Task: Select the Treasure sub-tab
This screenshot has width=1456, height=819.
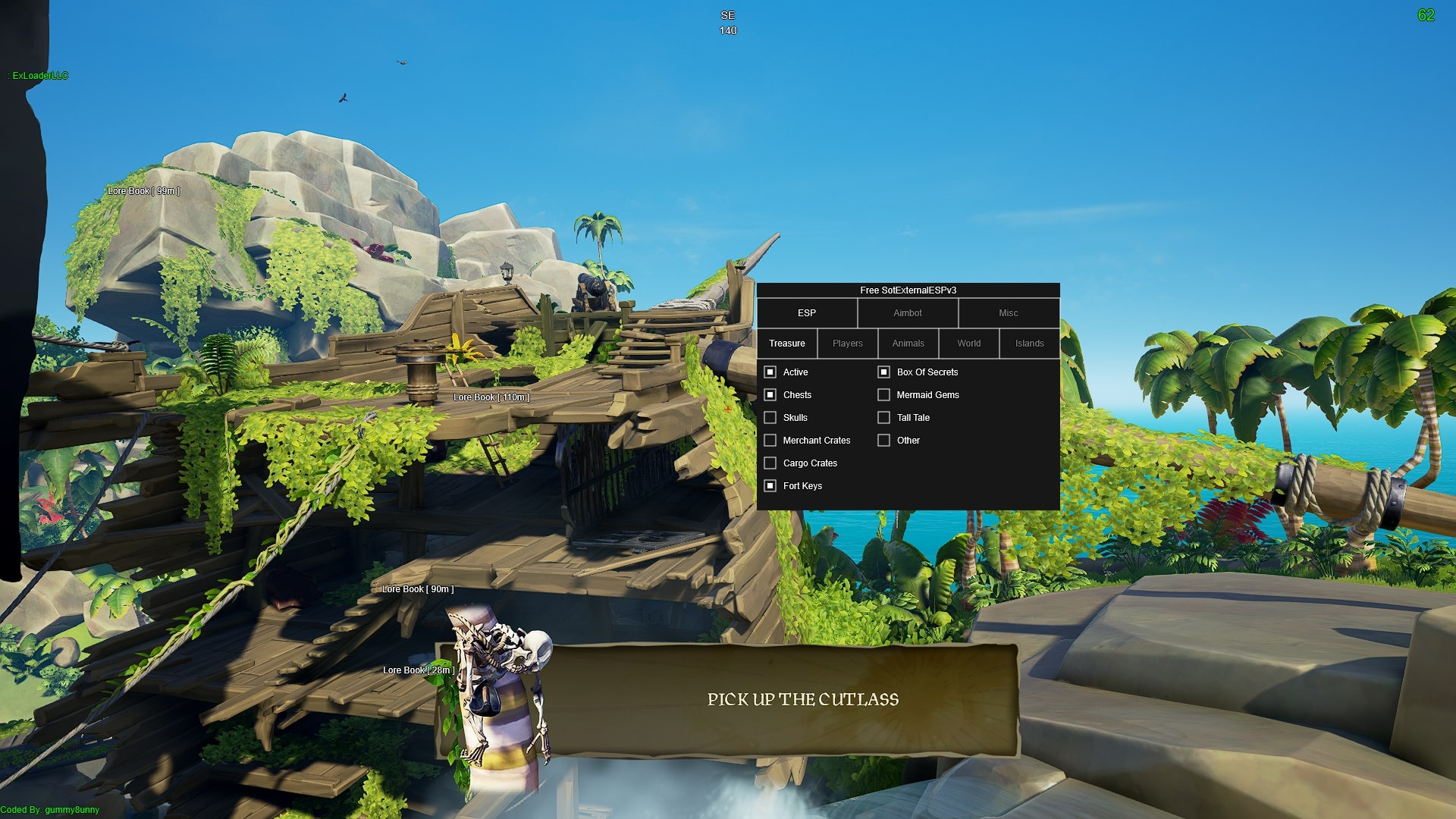Action: pos(786,344)
